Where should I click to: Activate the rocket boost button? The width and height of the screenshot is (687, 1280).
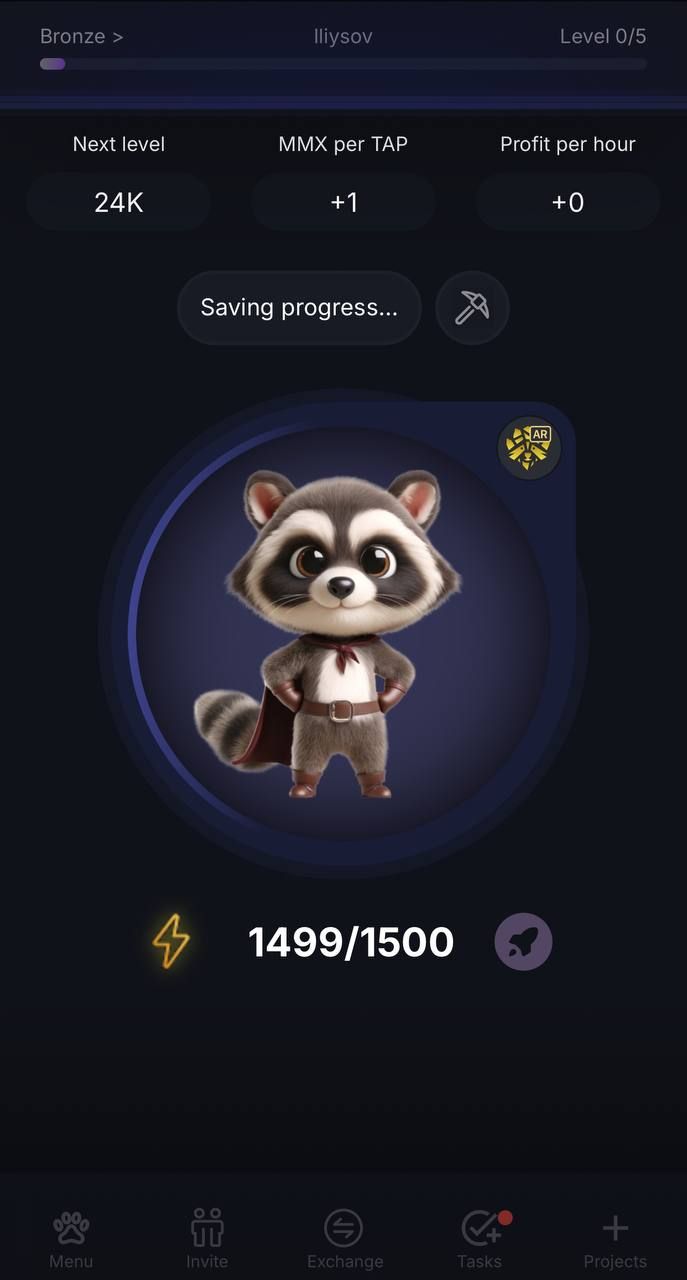click(523, 942)
